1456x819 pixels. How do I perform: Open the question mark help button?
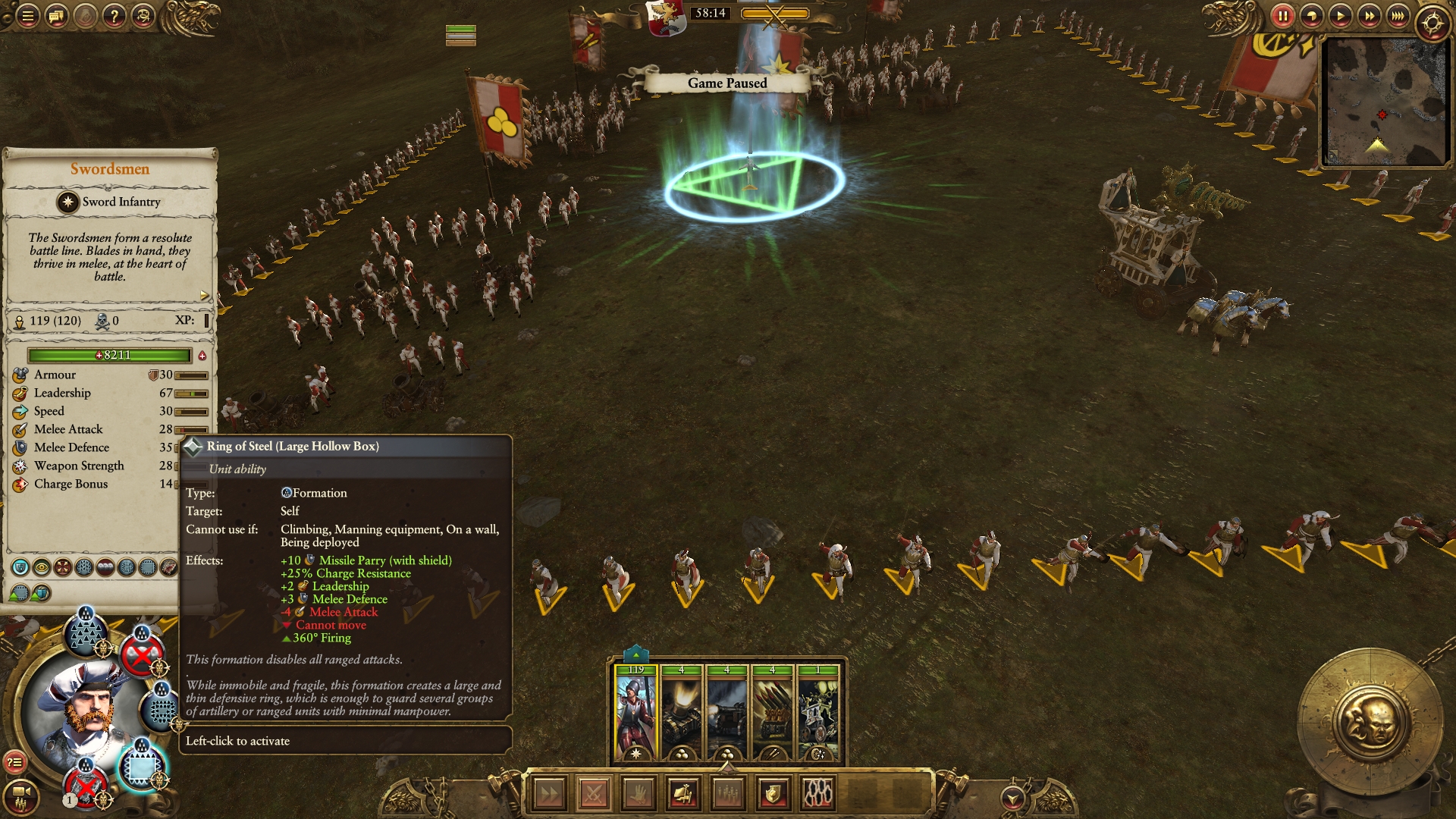115,16
